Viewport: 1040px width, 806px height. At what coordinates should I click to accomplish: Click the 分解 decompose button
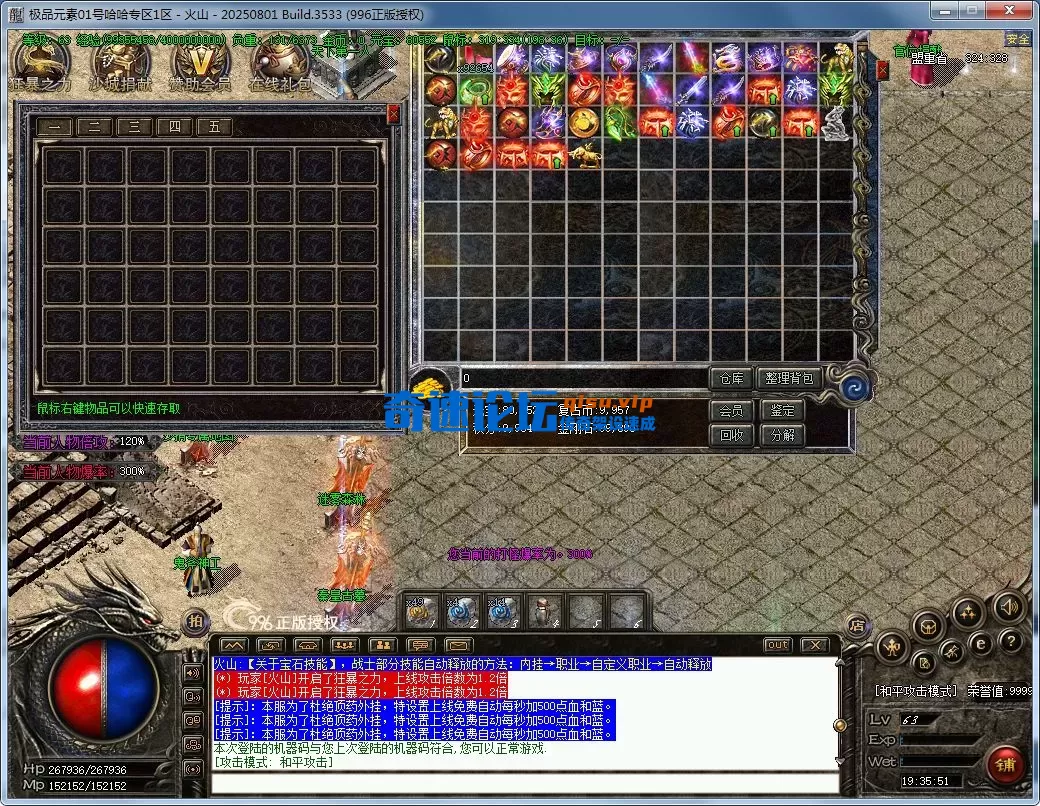(782, 435)
